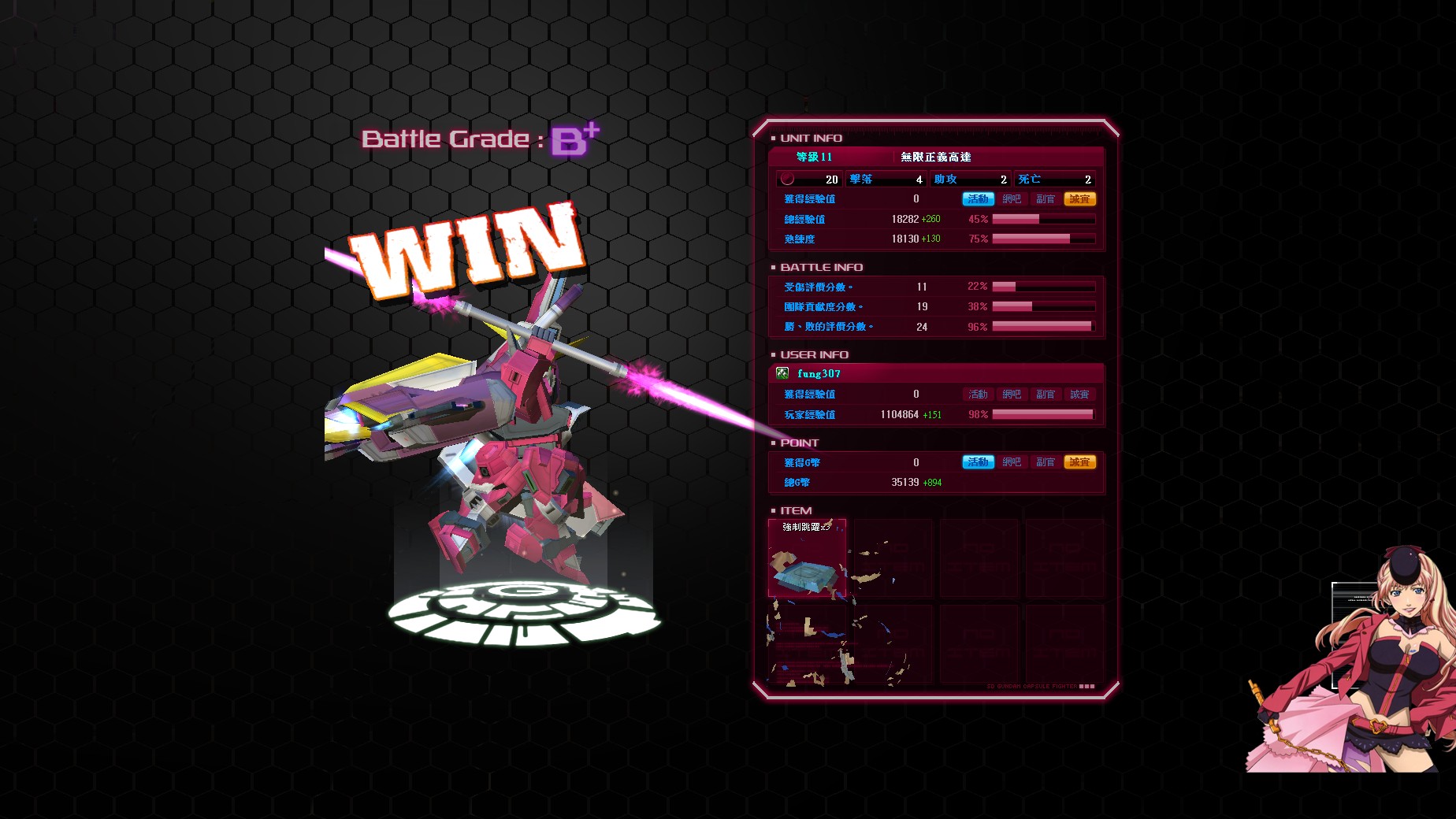1456x819 pixels.
Task: Click the UNIT INFO section marker icon
Action: click(772, 138)
